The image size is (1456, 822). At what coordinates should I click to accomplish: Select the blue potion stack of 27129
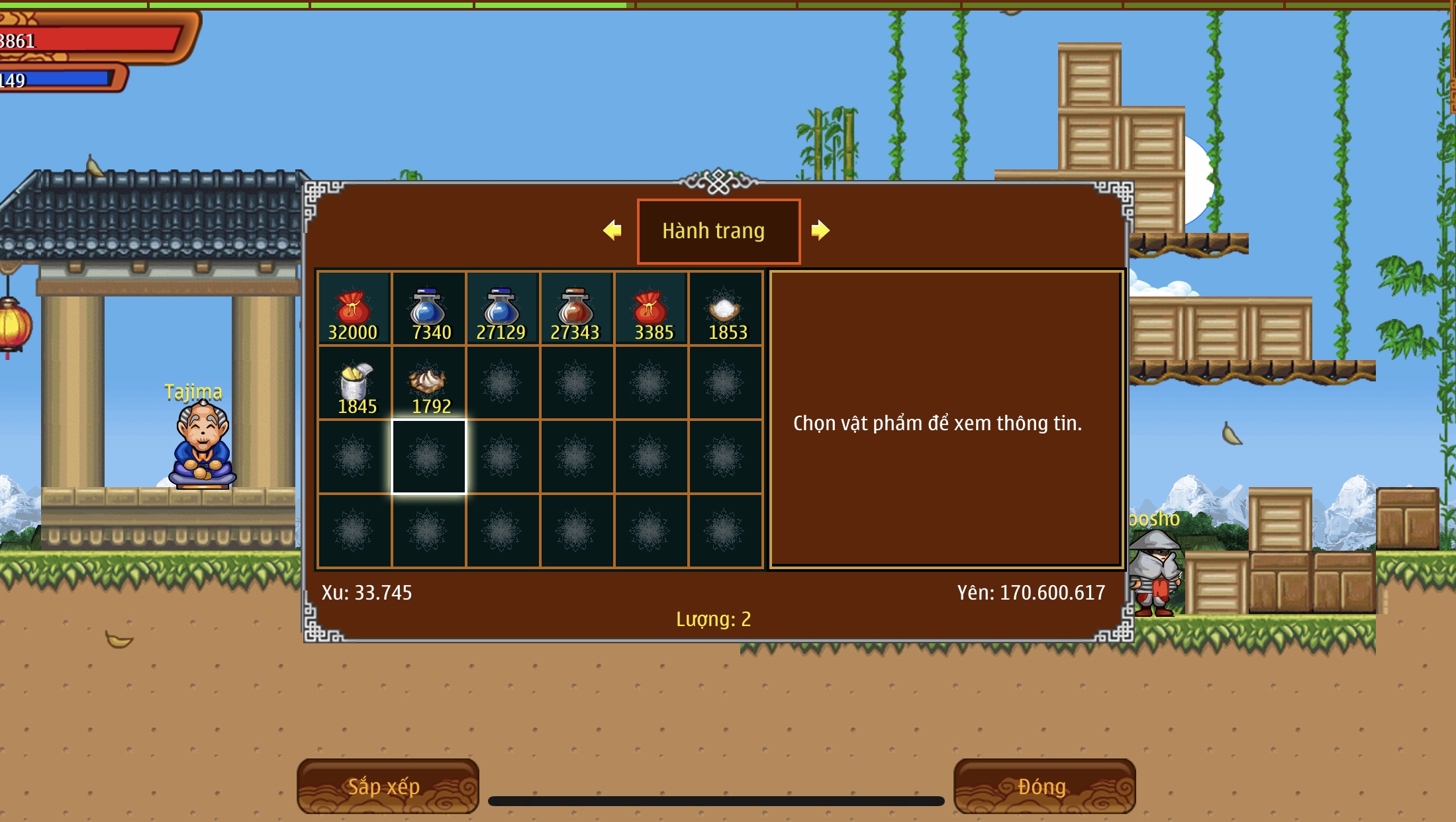(502, 309)
